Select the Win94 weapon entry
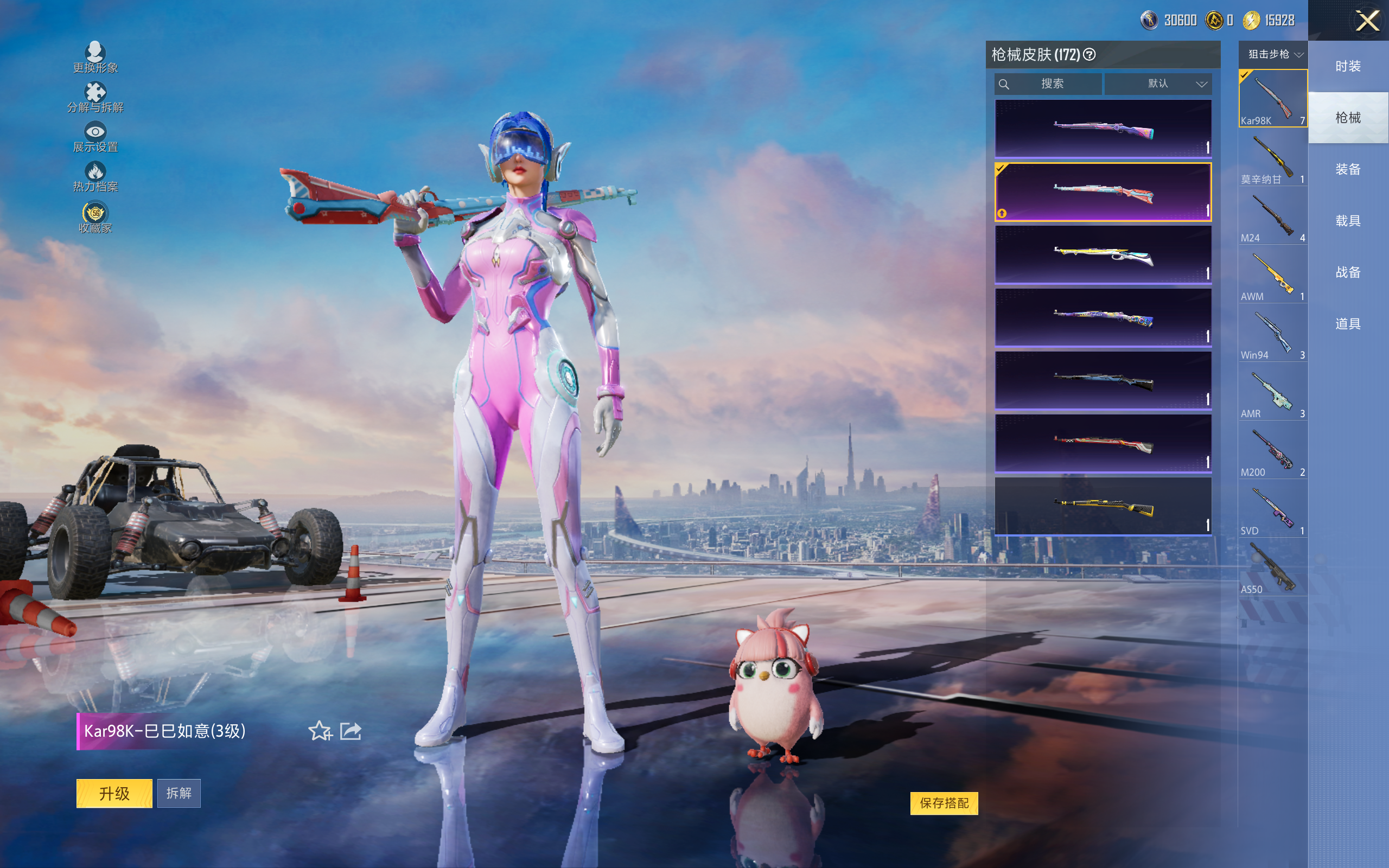This screenshot has height=868, width=1389. coord(1272,333)
